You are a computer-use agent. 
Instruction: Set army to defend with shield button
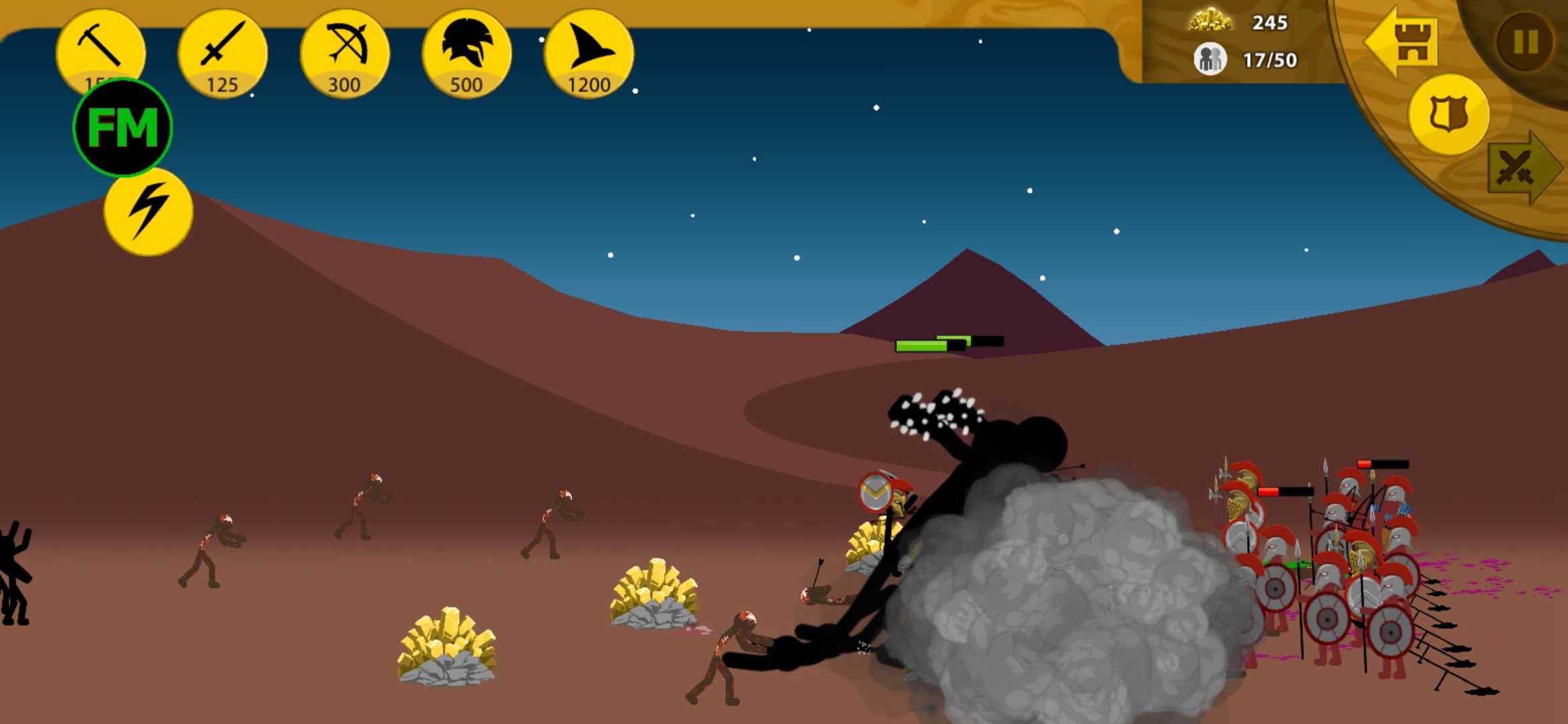pos(1449,114)
